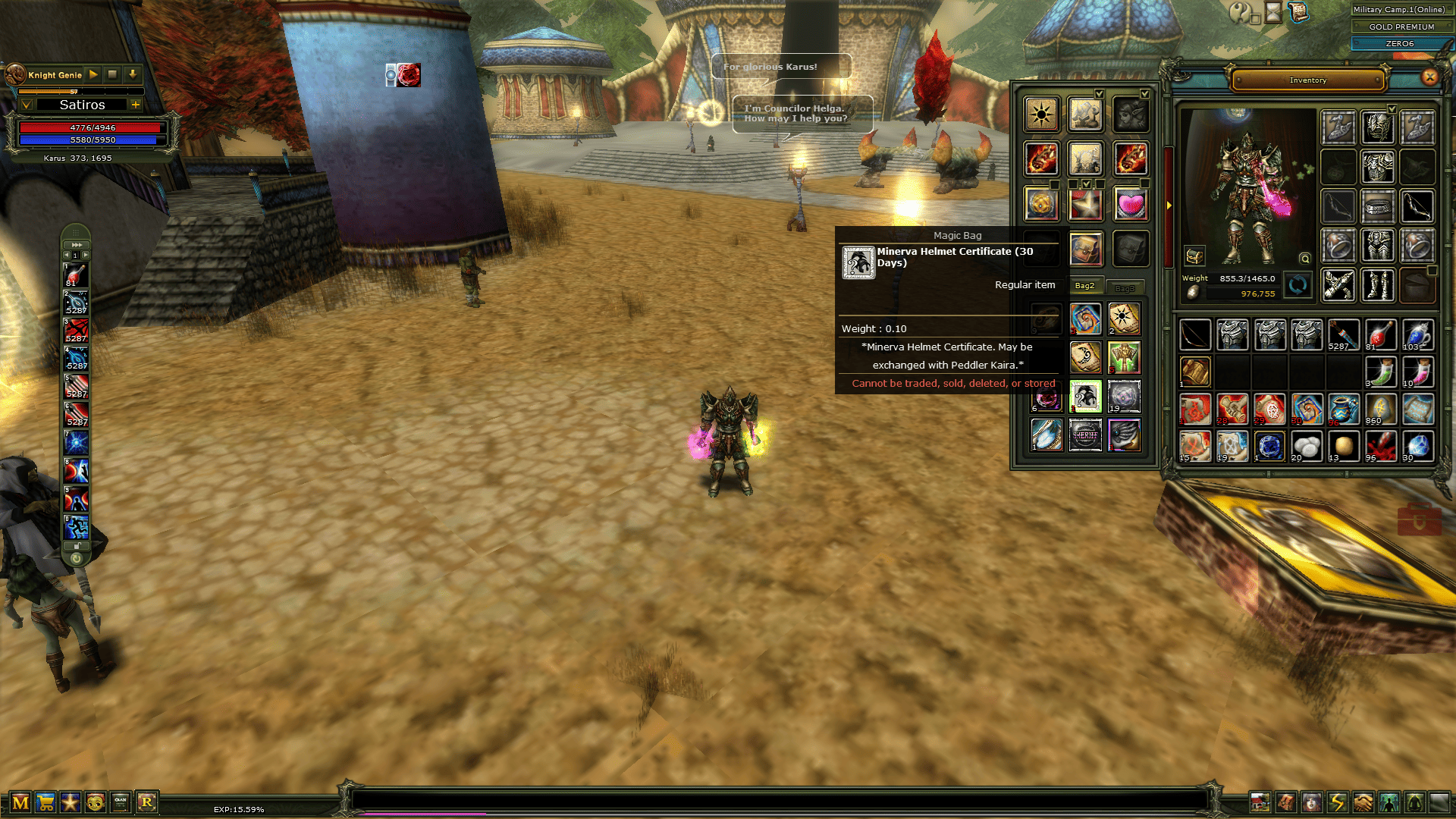Stop the Knight Genie
1456x819 pixels.
tap(112, 74)
